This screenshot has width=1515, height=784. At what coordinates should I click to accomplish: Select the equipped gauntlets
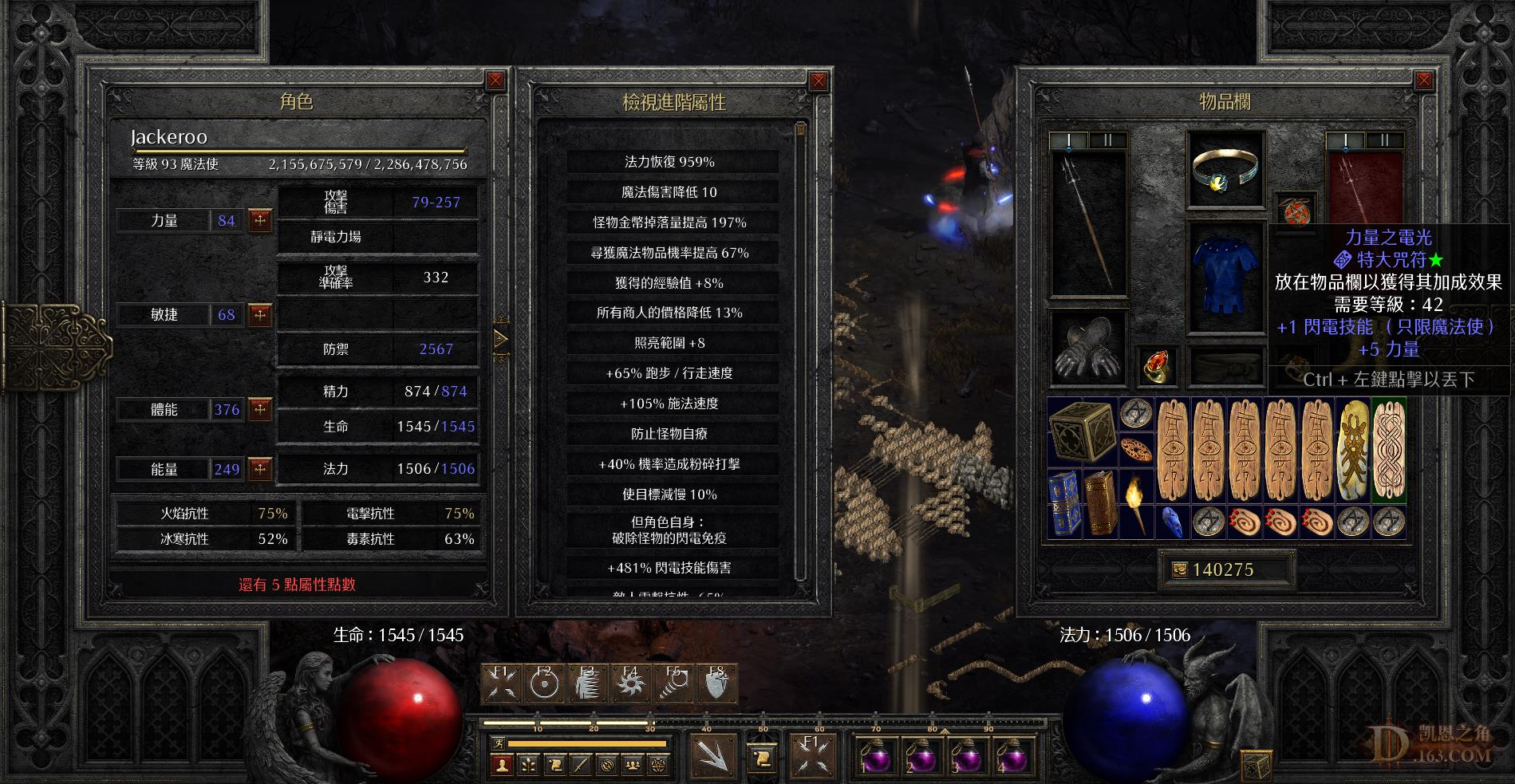pos(1087,349)
